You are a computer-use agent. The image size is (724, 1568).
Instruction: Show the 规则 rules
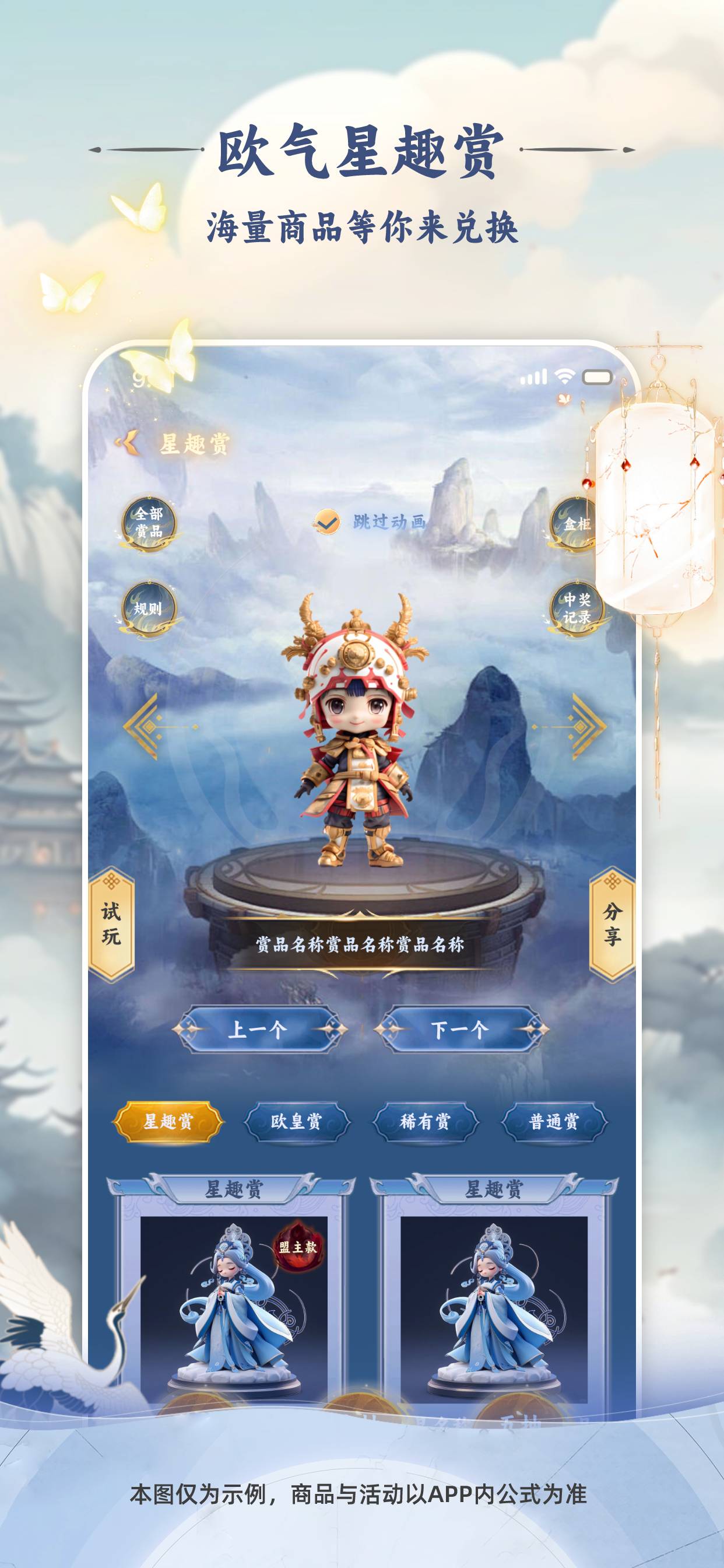coord(149,608)
